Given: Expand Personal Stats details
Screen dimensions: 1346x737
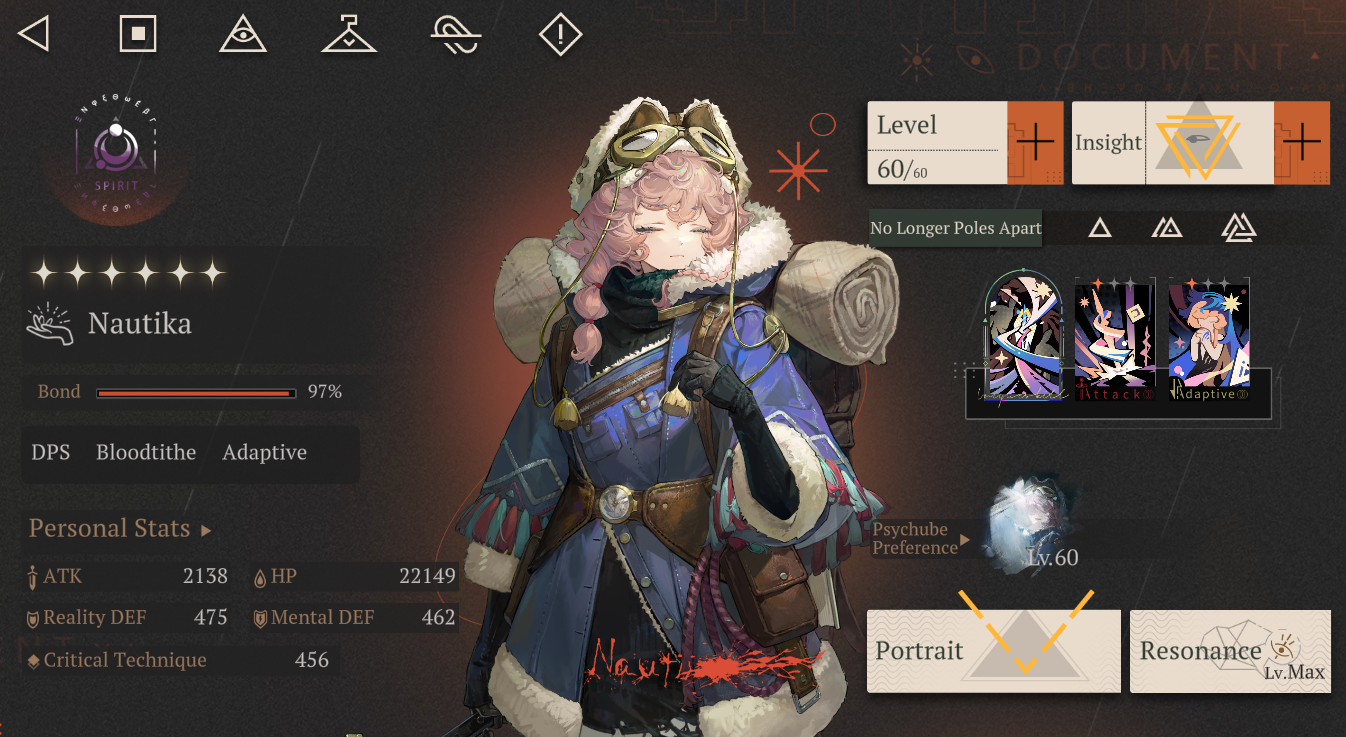Looking at the screenshot, I should point(120,529).
